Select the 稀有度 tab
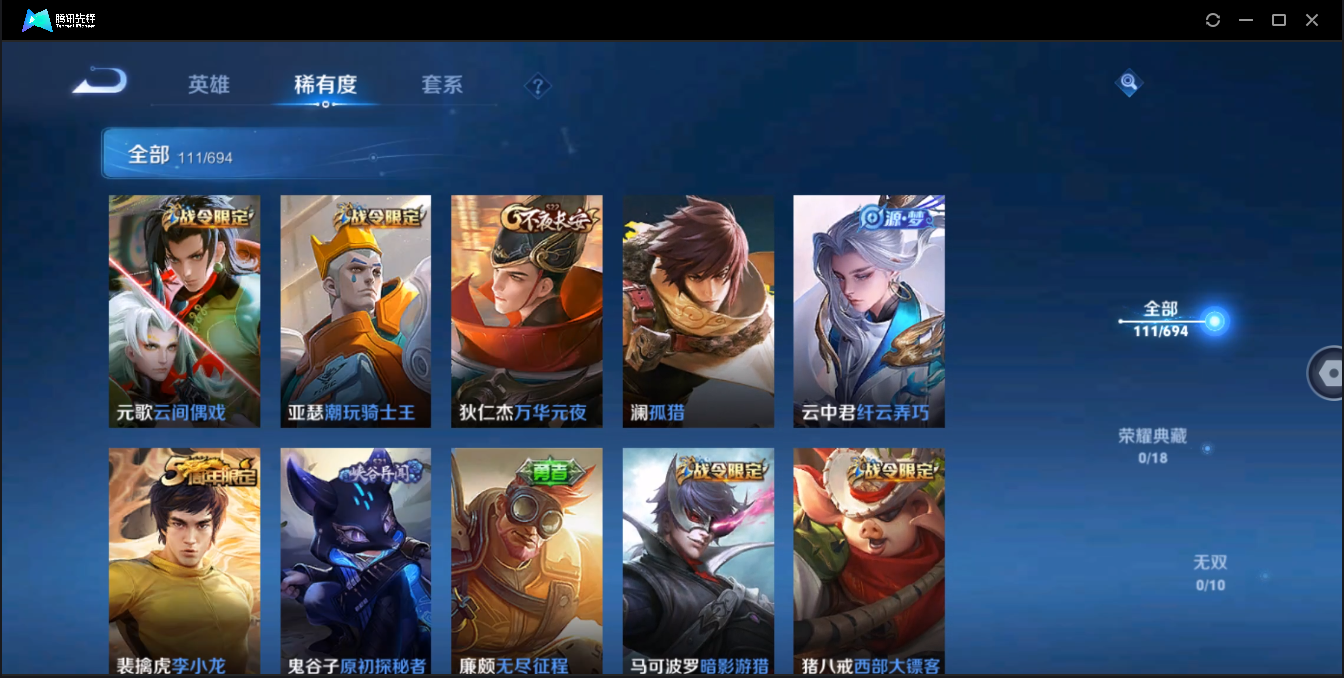The width and height of the screenshot is (1344, 678). pyautogui.click(x=325, y=85)
